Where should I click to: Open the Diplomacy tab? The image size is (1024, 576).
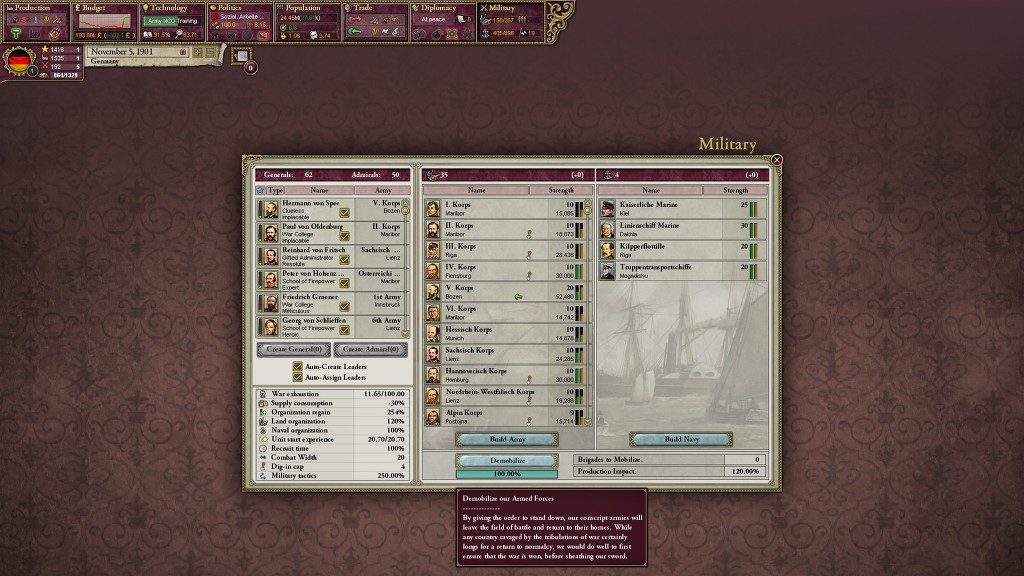(443, 8)
